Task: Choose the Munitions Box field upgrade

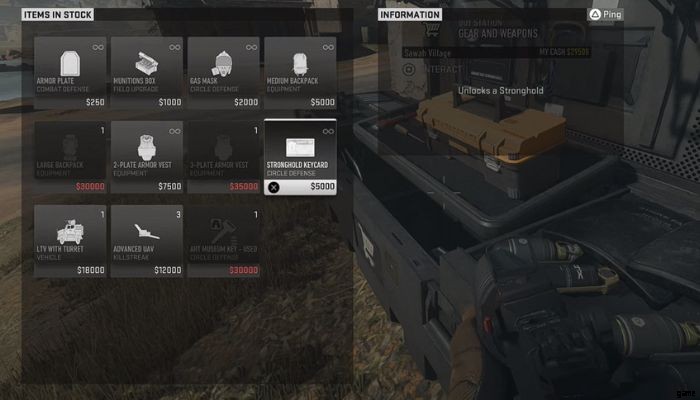Action: 147,73
